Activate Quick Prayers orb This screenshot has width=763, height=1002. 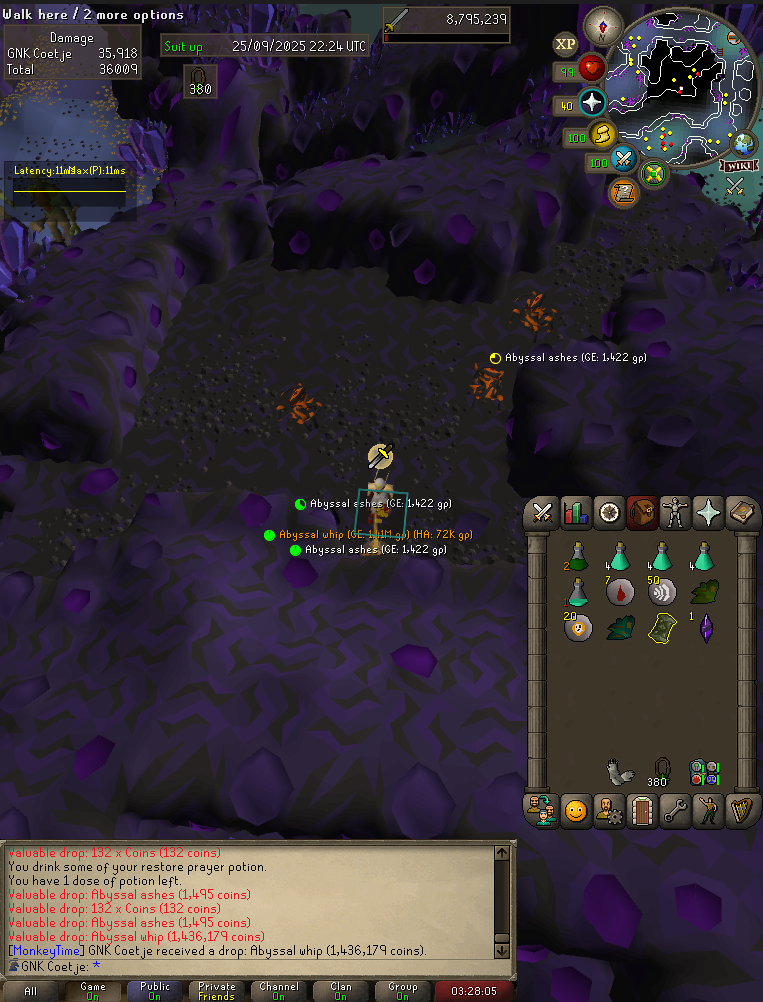point(591,103)
